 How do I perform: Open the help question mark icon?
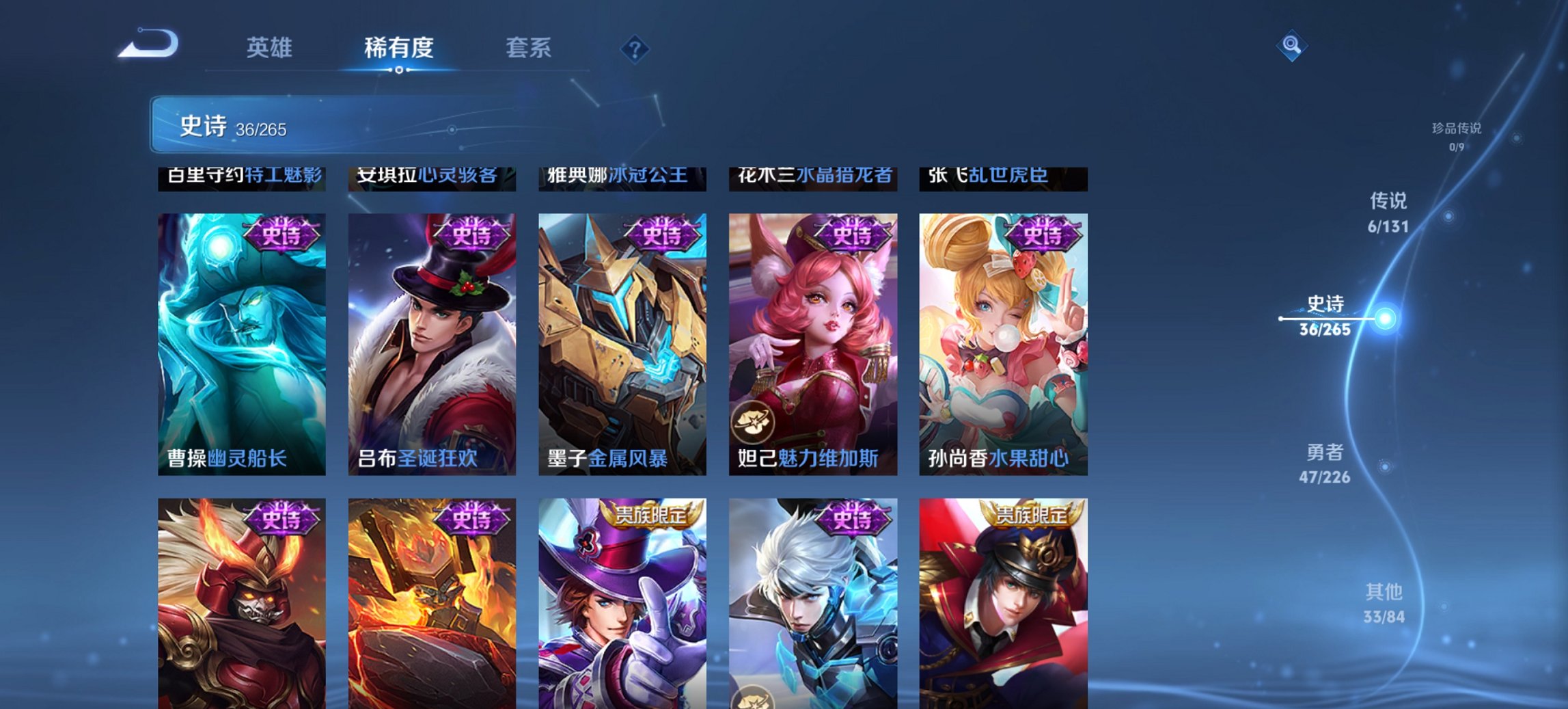635,49
